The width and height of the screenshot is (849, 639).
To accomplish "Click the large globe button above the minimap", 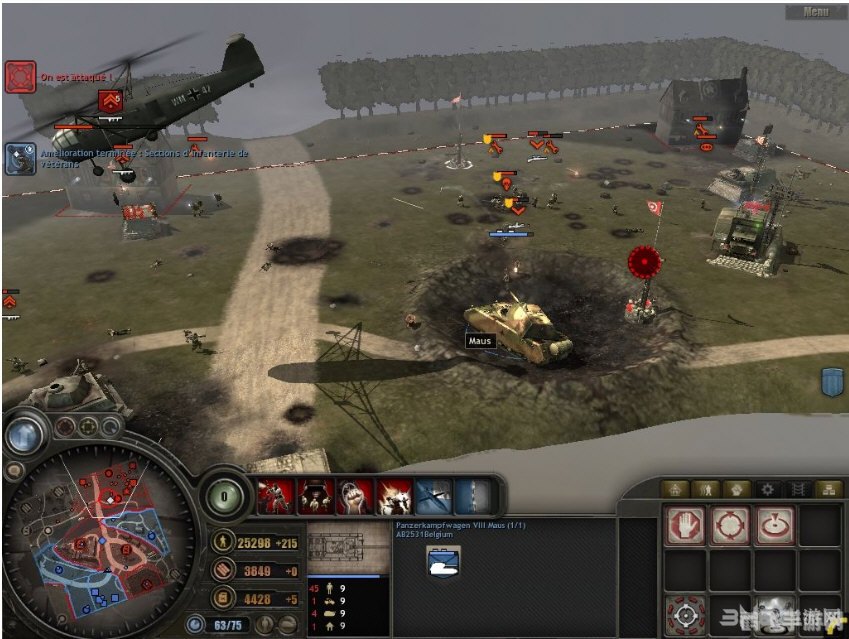I will click(x=24, y=434).
